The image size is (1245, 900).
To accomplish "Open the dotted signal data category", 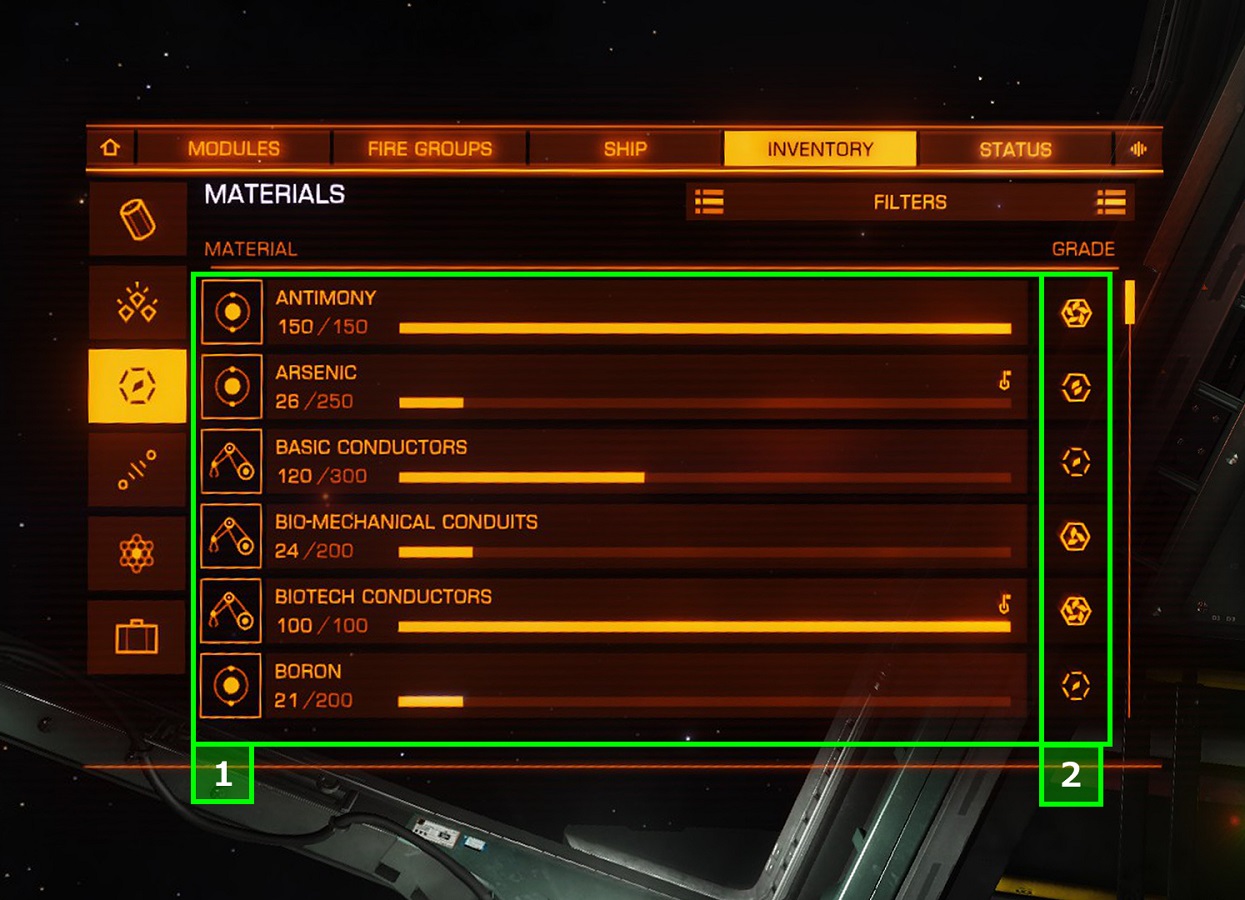I will click(x=137, y=469).
